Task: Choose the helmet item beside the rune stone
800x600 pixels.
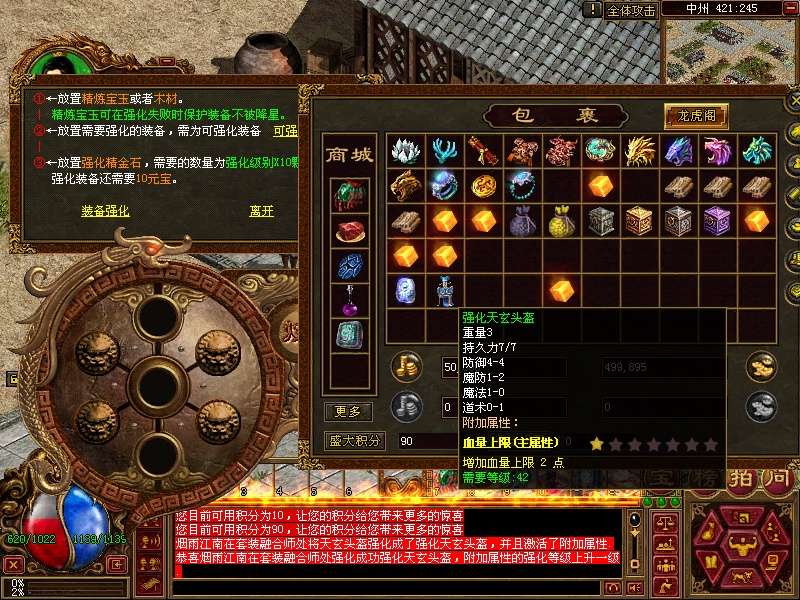Action: [x=444, y=290]
